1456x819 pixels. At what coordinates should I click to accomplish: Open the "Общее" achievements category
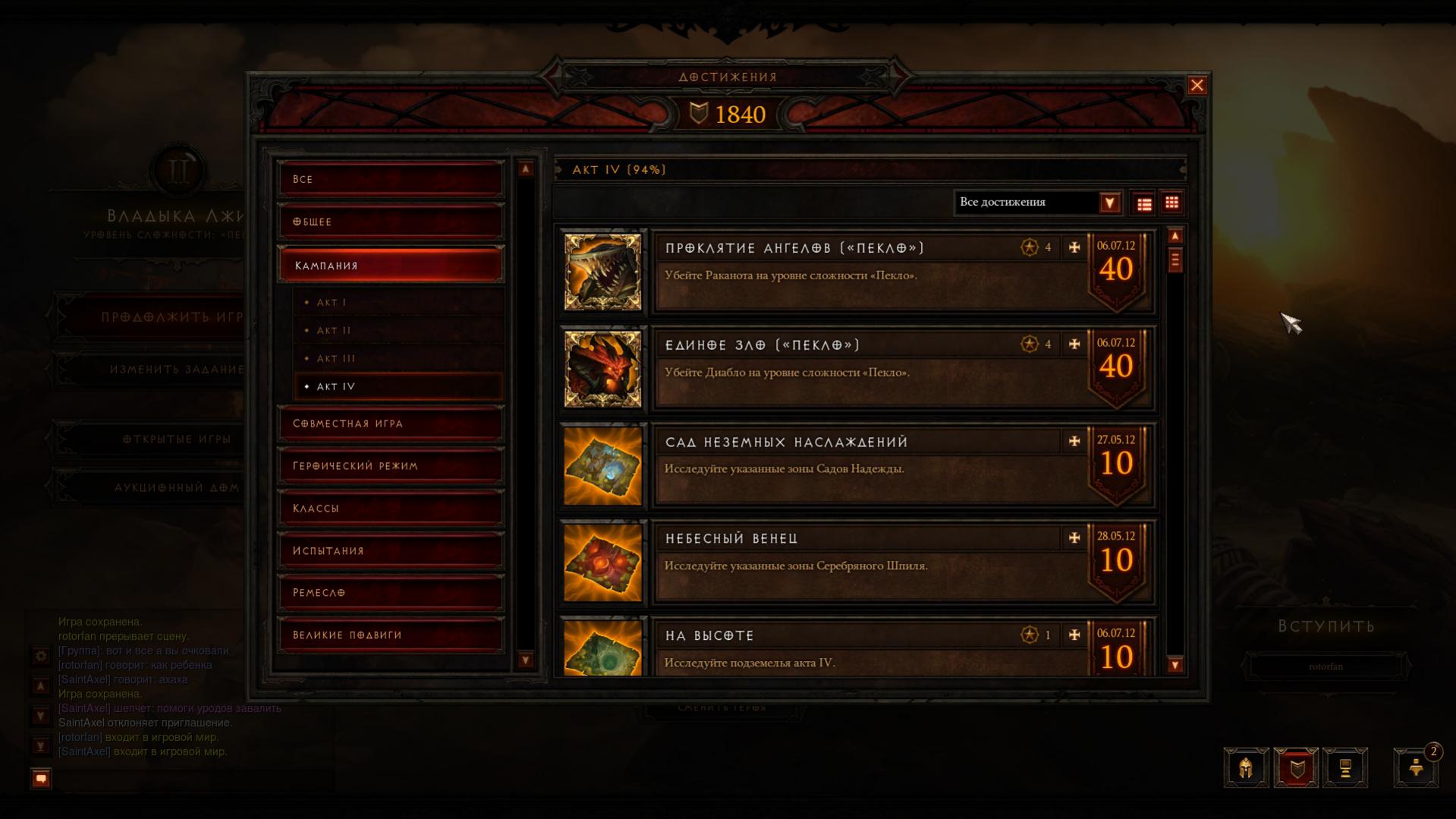pyautogui.click(x=390, y=222)
